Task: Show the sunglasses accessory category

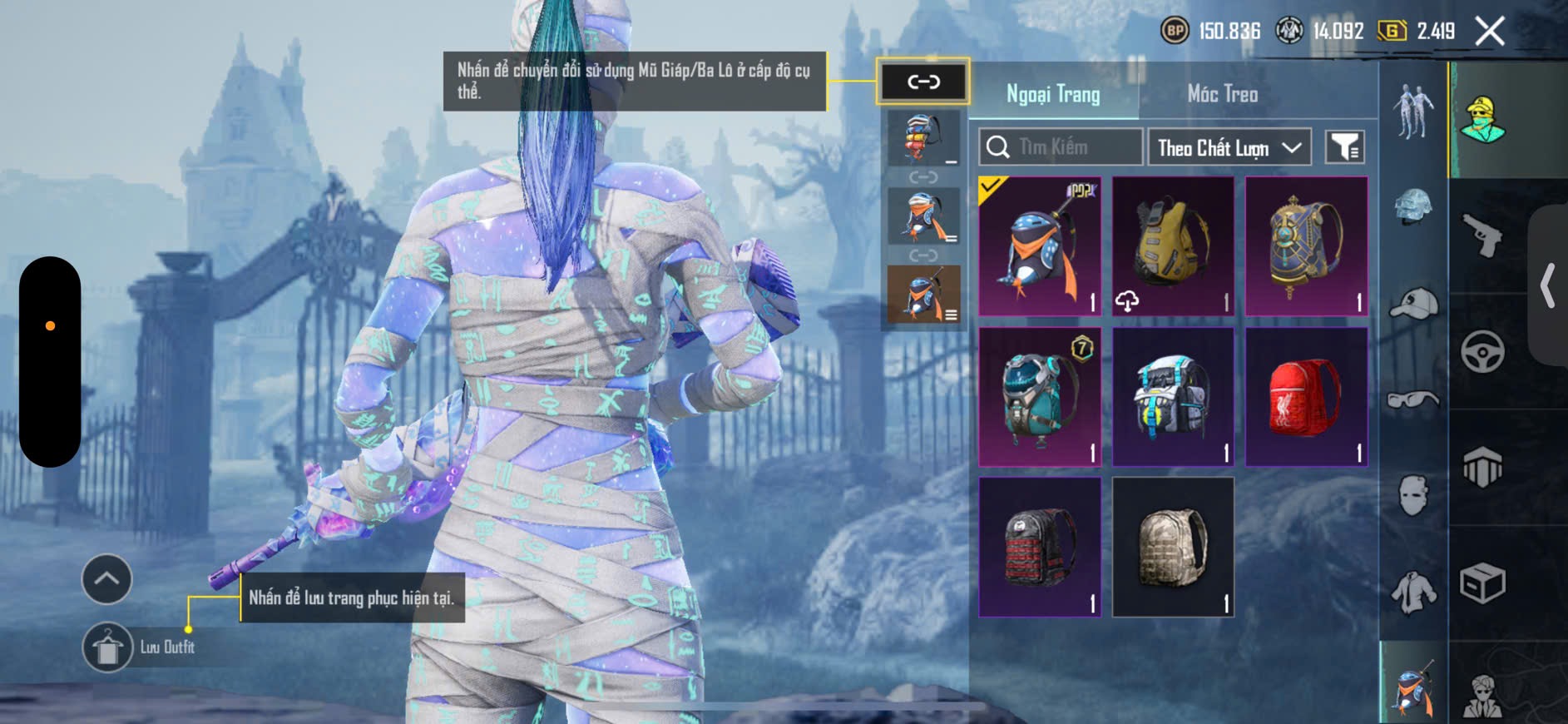Action: (1413, 400)
